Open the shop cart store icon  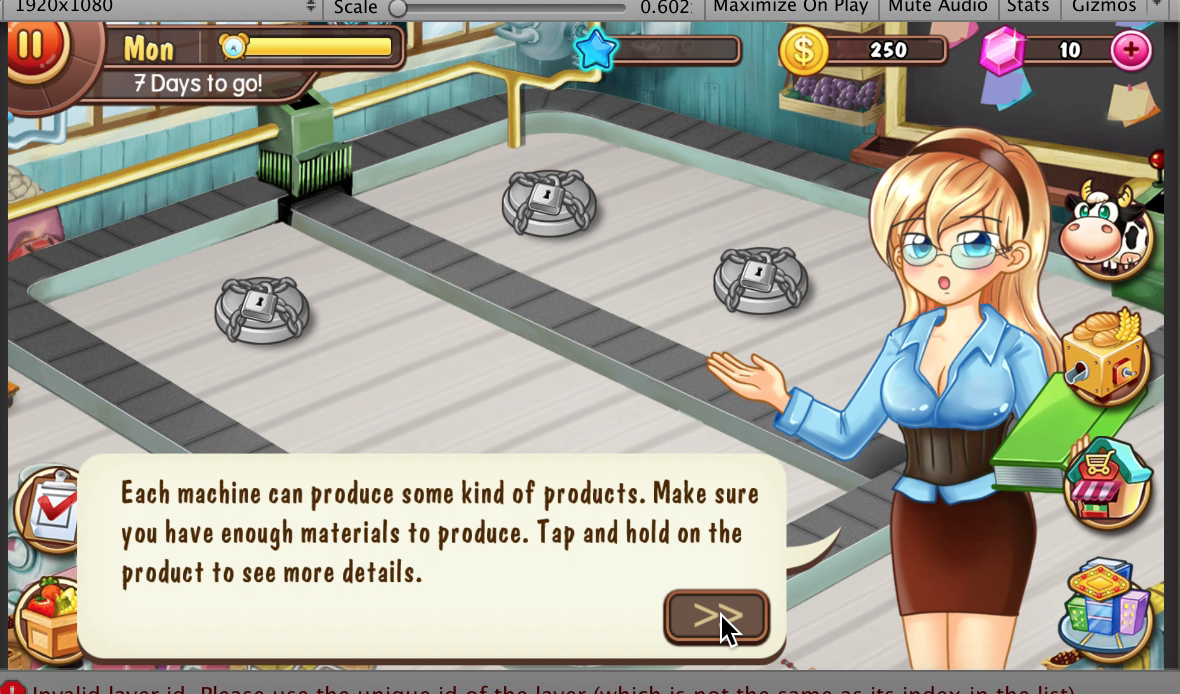point(1108,483)
